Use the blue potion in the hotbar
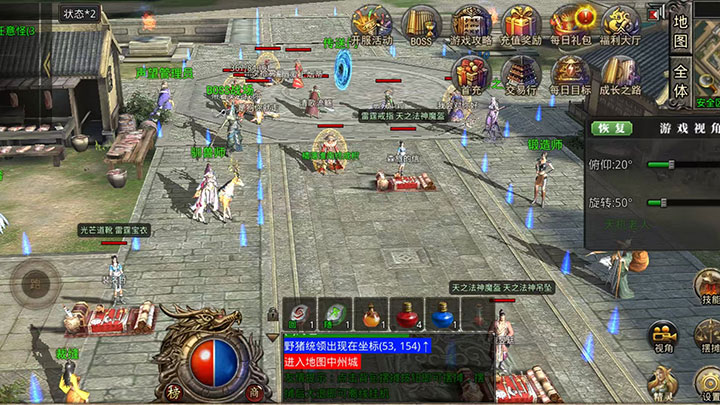The width and height of the screenshot is (720, 405). 443,316
